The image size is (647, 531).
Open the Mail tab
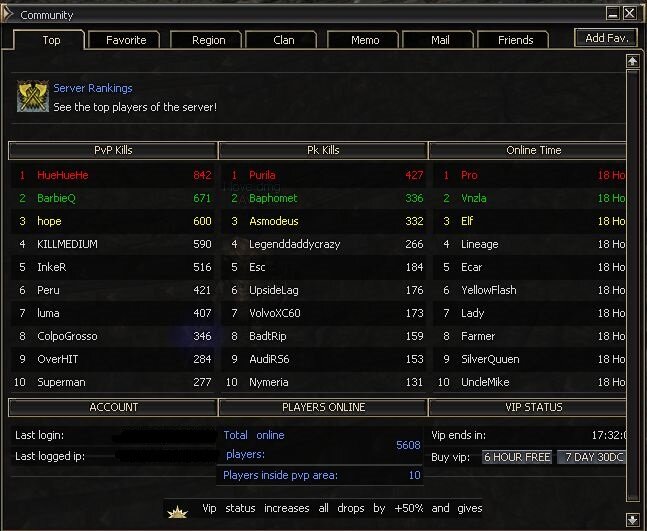pos(440,40)
